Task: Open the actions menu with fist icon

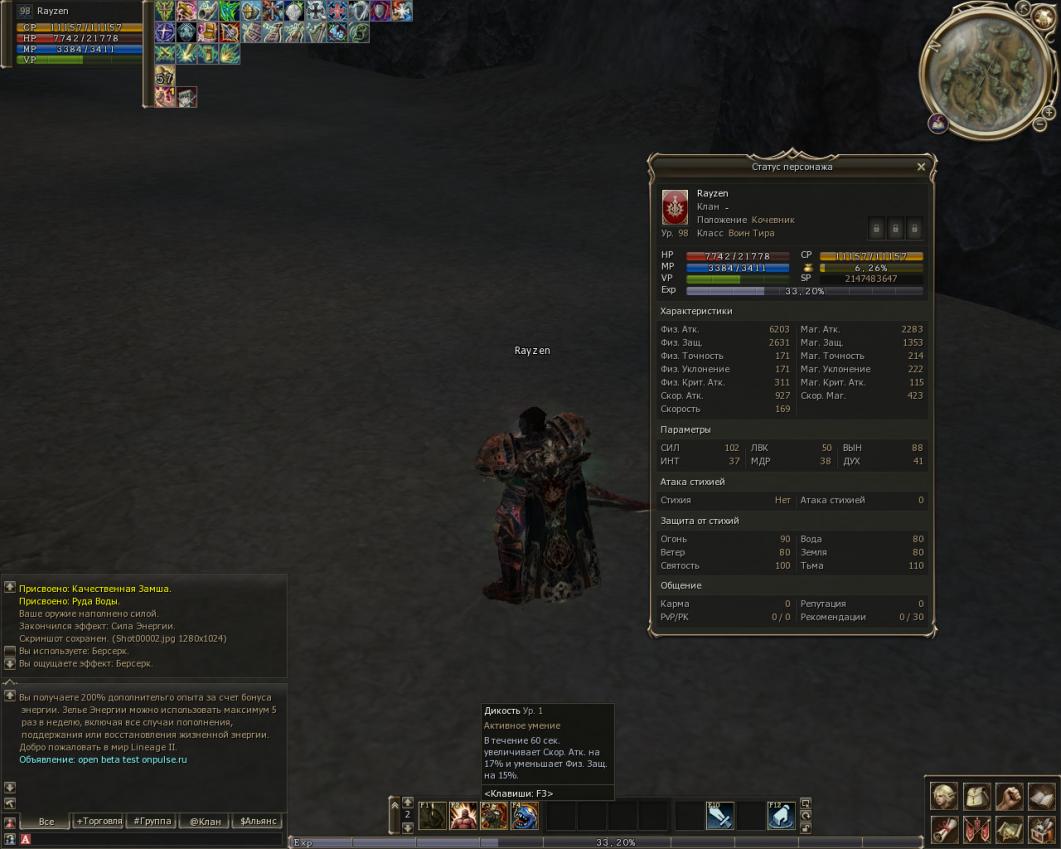Action: tap(1008, 796)
